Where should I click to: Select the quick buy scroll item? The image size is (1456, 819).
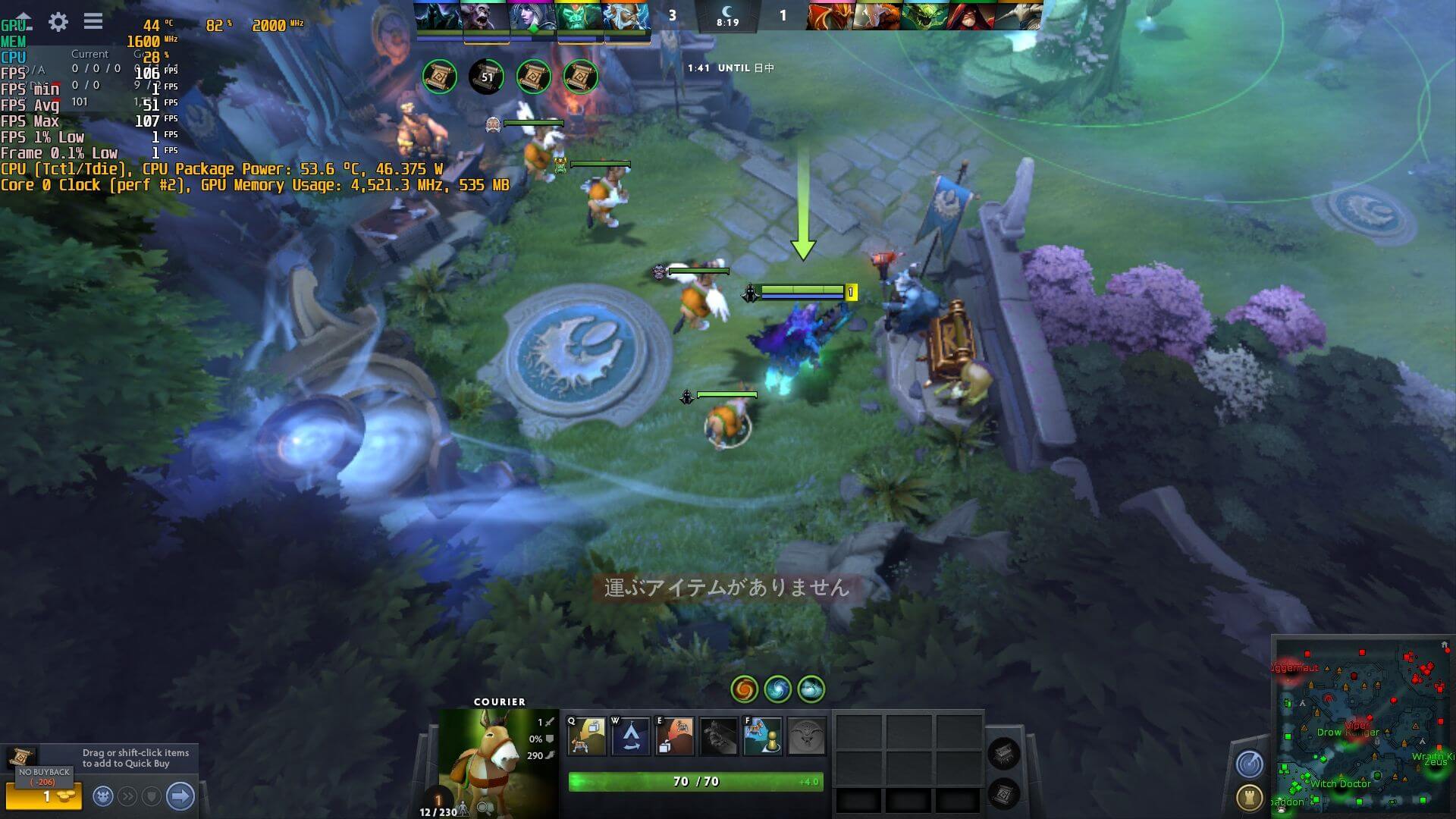pyautogui.click(x=21, y=756)
